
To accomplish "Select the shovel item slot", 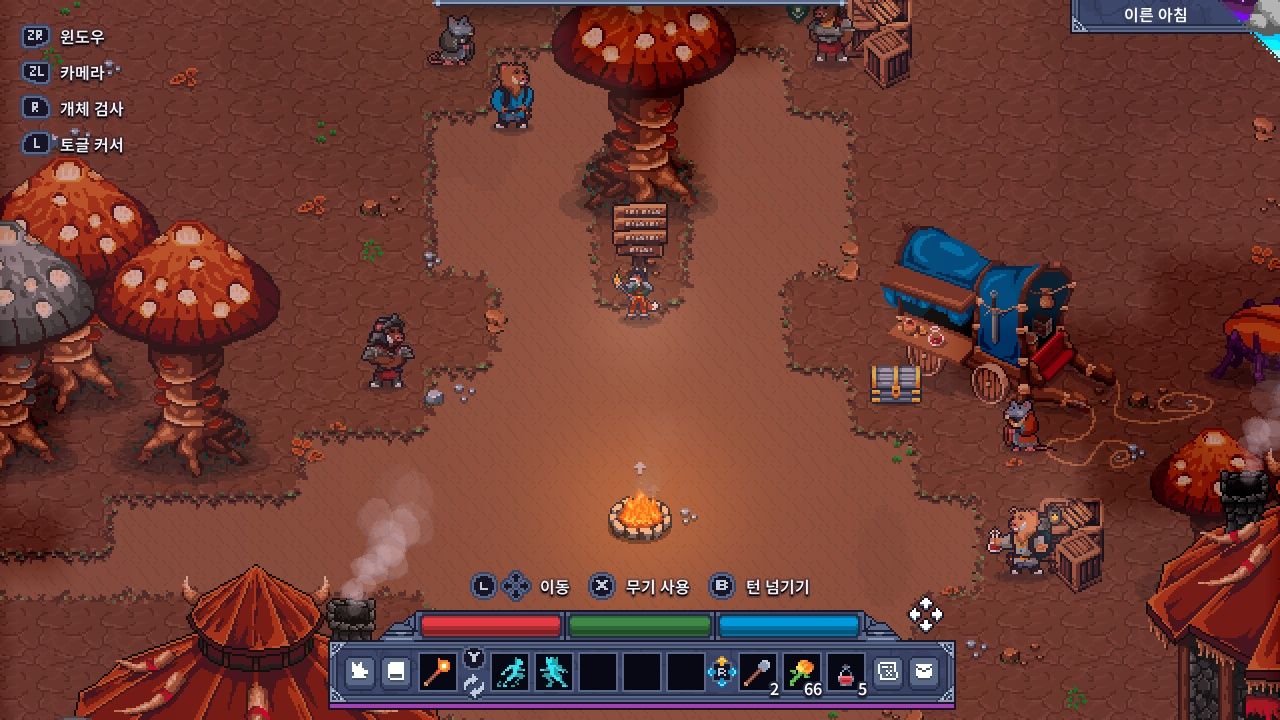I will coord(758,672).
